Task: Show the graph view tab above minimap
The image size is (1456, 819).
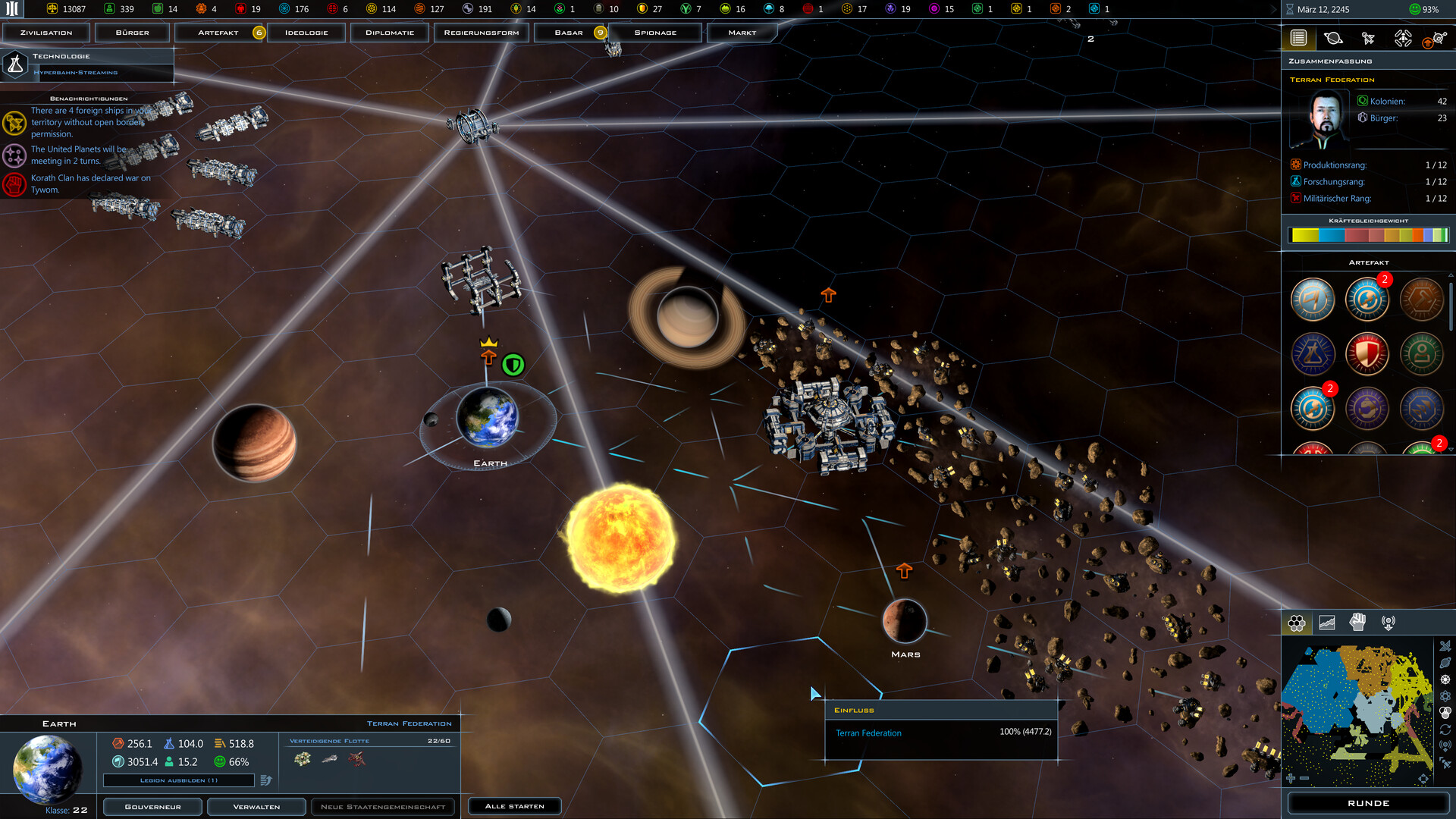Action: pyautogui.click(x=1327, y=623)
